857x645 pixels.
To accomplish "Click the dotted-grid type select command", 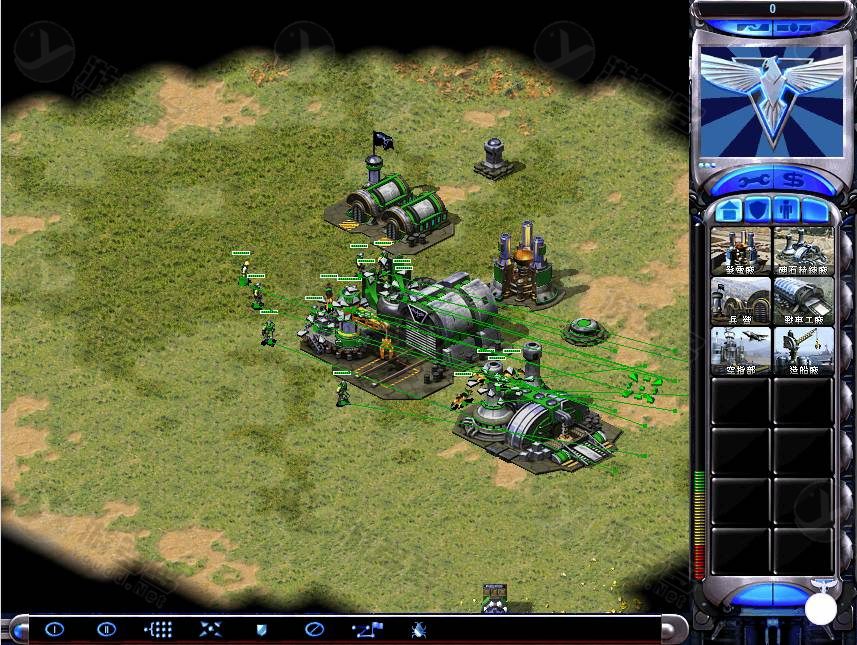I will 159,629.
